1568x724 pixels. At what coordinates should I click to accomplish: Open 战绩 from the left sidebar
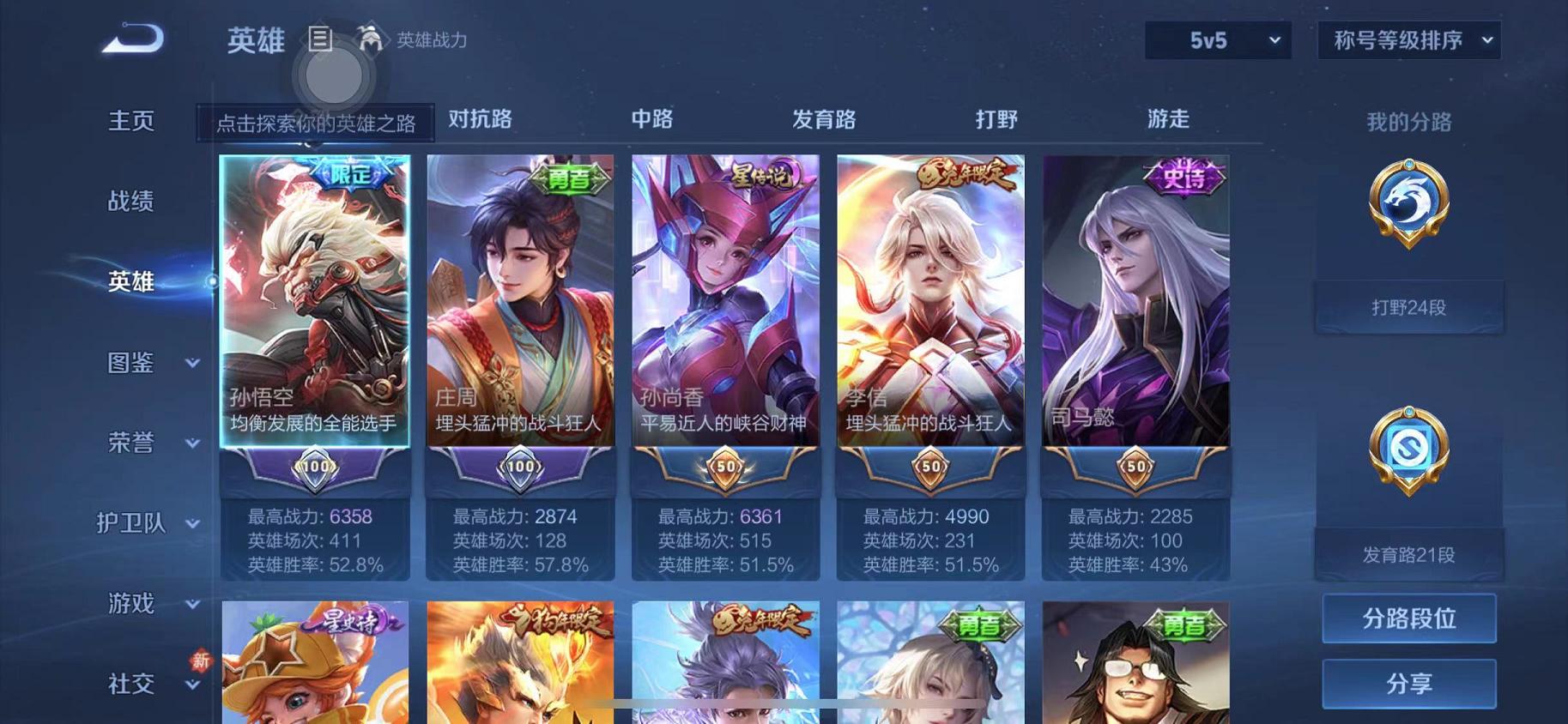coord(130,201)
